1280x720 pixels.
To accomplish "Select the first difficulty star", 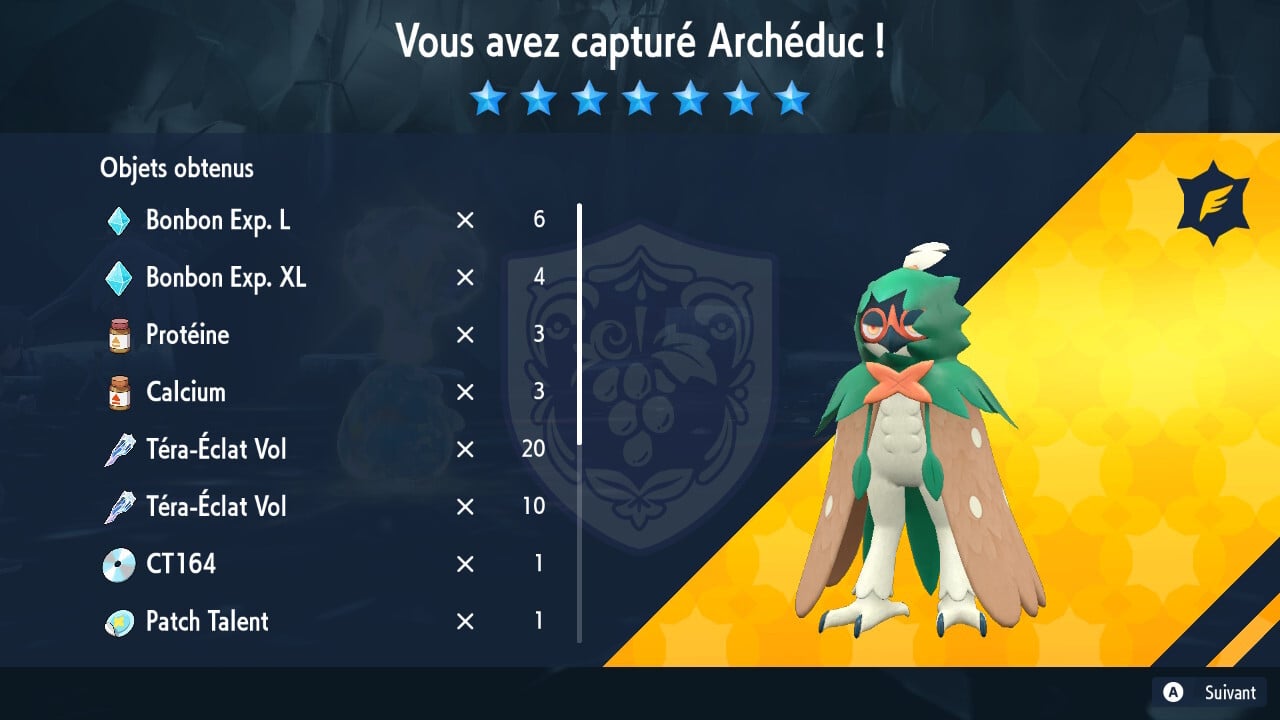I will click(488, 98).
